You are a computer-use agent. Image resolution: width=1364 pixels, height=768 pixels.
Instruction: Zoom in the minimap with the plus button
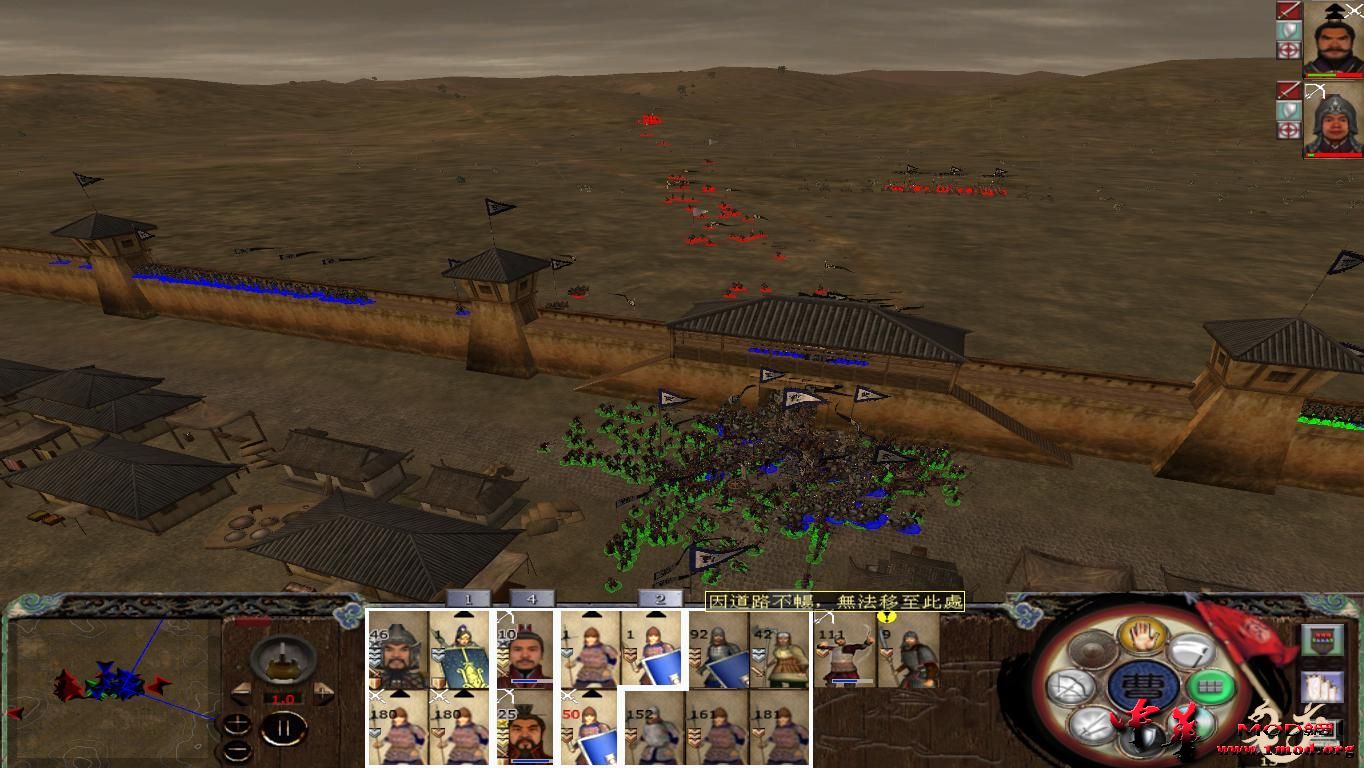237,724
